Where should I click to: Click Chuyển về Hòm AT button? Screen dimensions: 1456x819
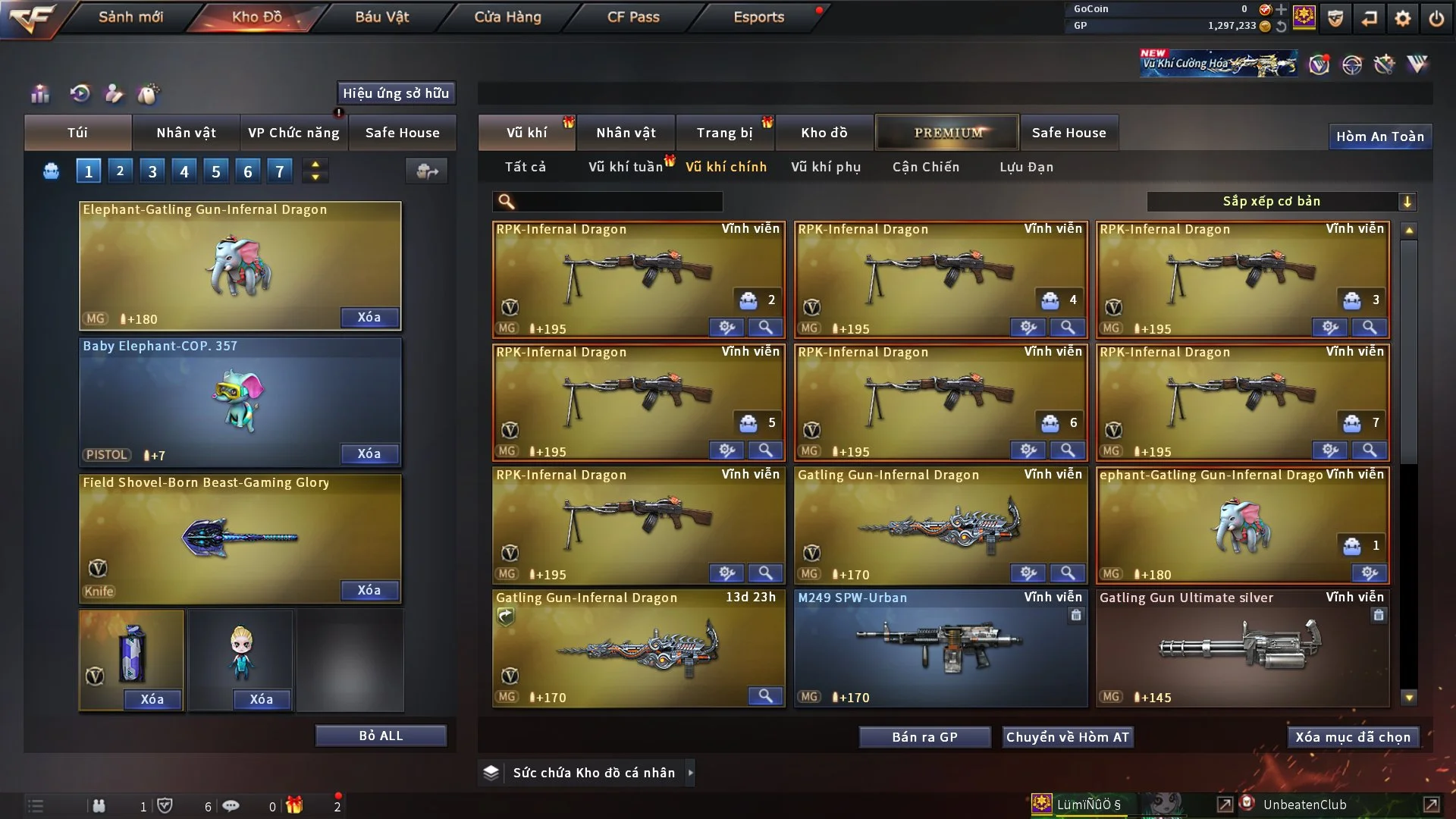click(1067, 737)
